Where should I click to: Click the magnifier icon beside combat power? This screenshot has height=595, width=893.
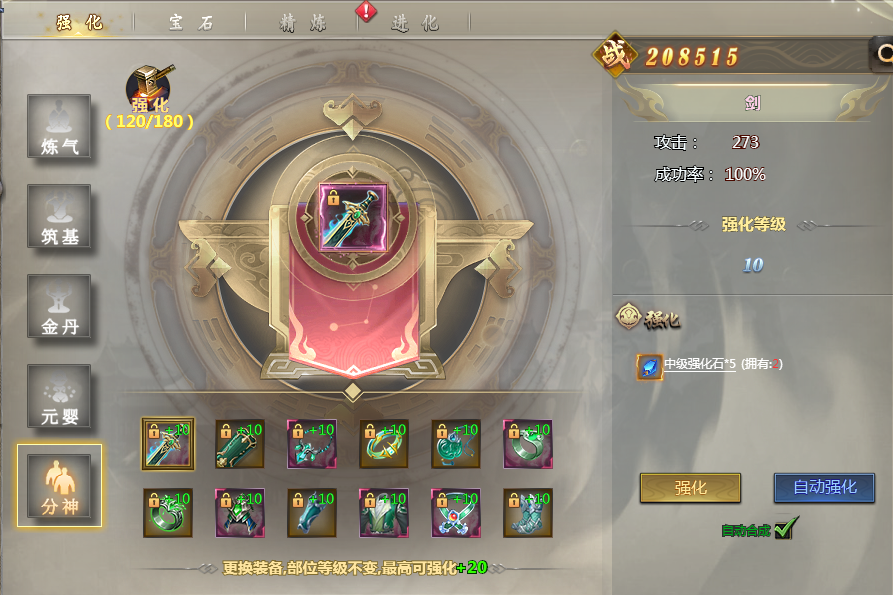[883, 54]
